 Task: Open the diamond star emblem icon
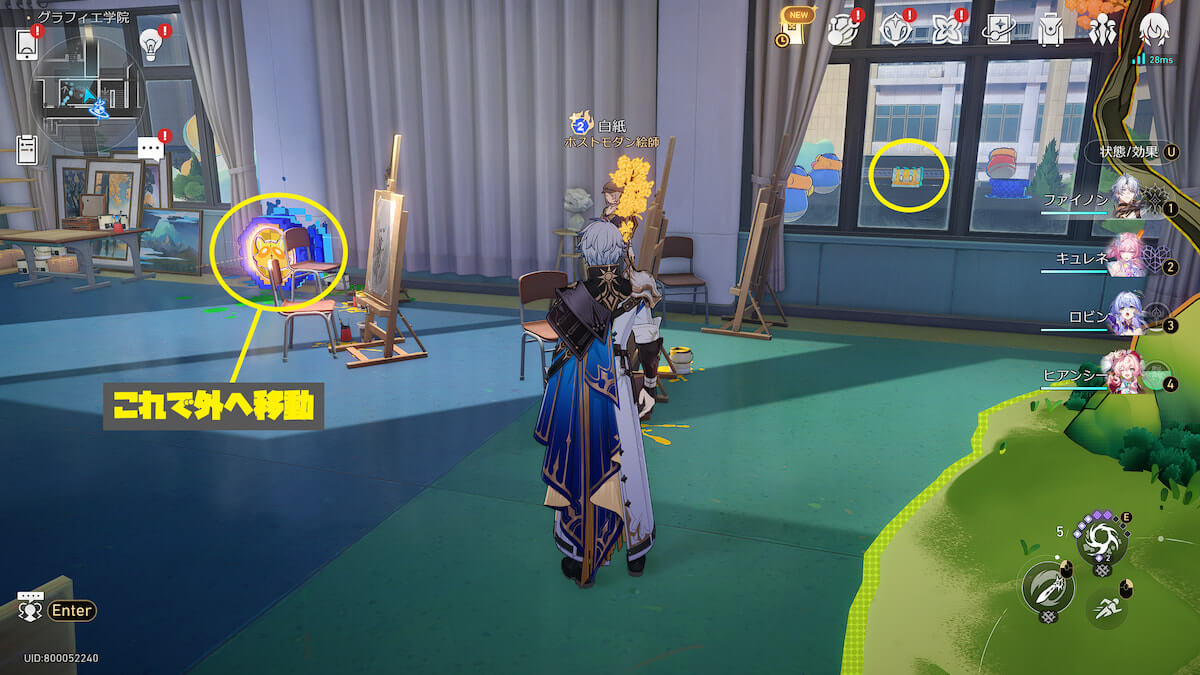click(x=893, y=30)
